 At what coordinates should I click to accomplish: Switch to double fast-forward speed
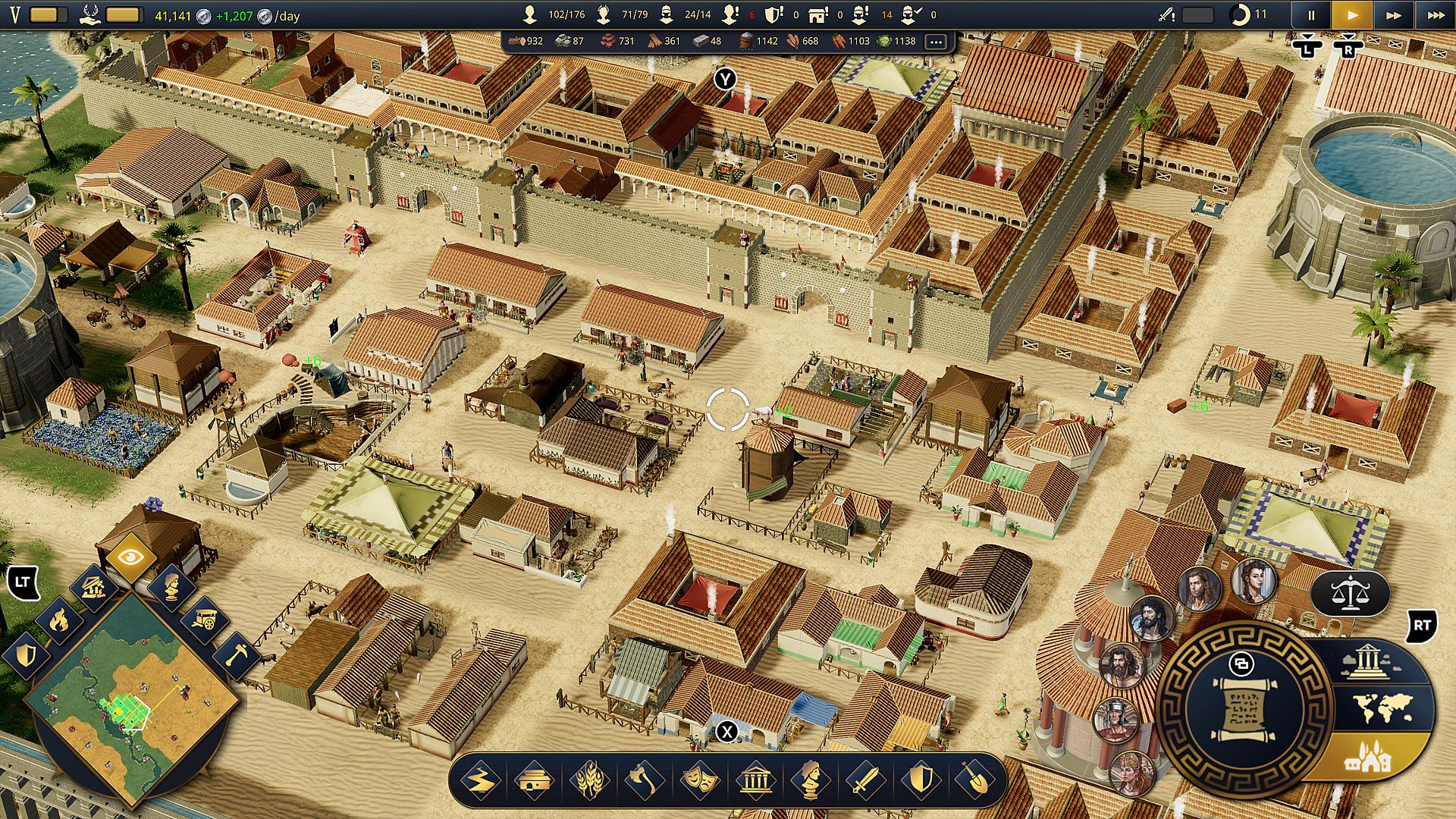[x=1394, y=14]
